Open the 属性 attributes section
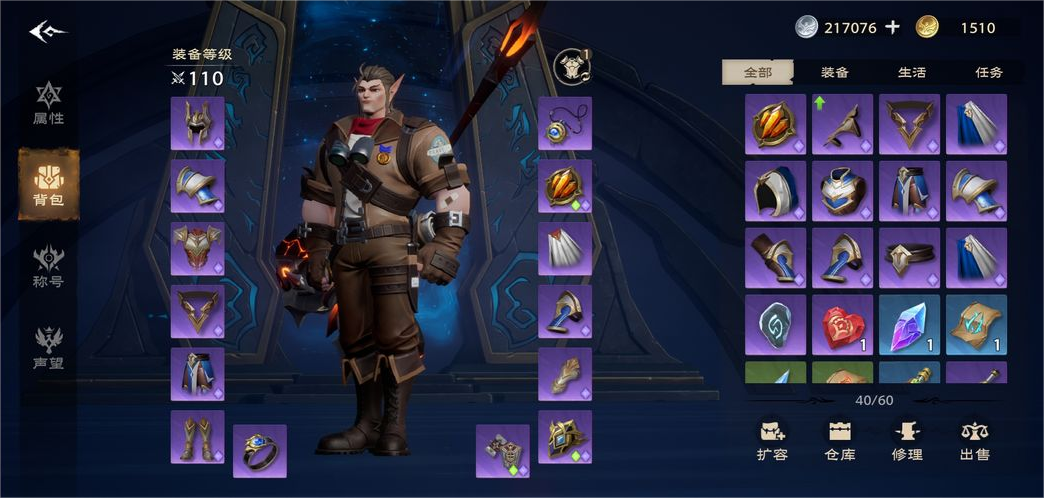Screen dimensions: 1044x498 48,105
